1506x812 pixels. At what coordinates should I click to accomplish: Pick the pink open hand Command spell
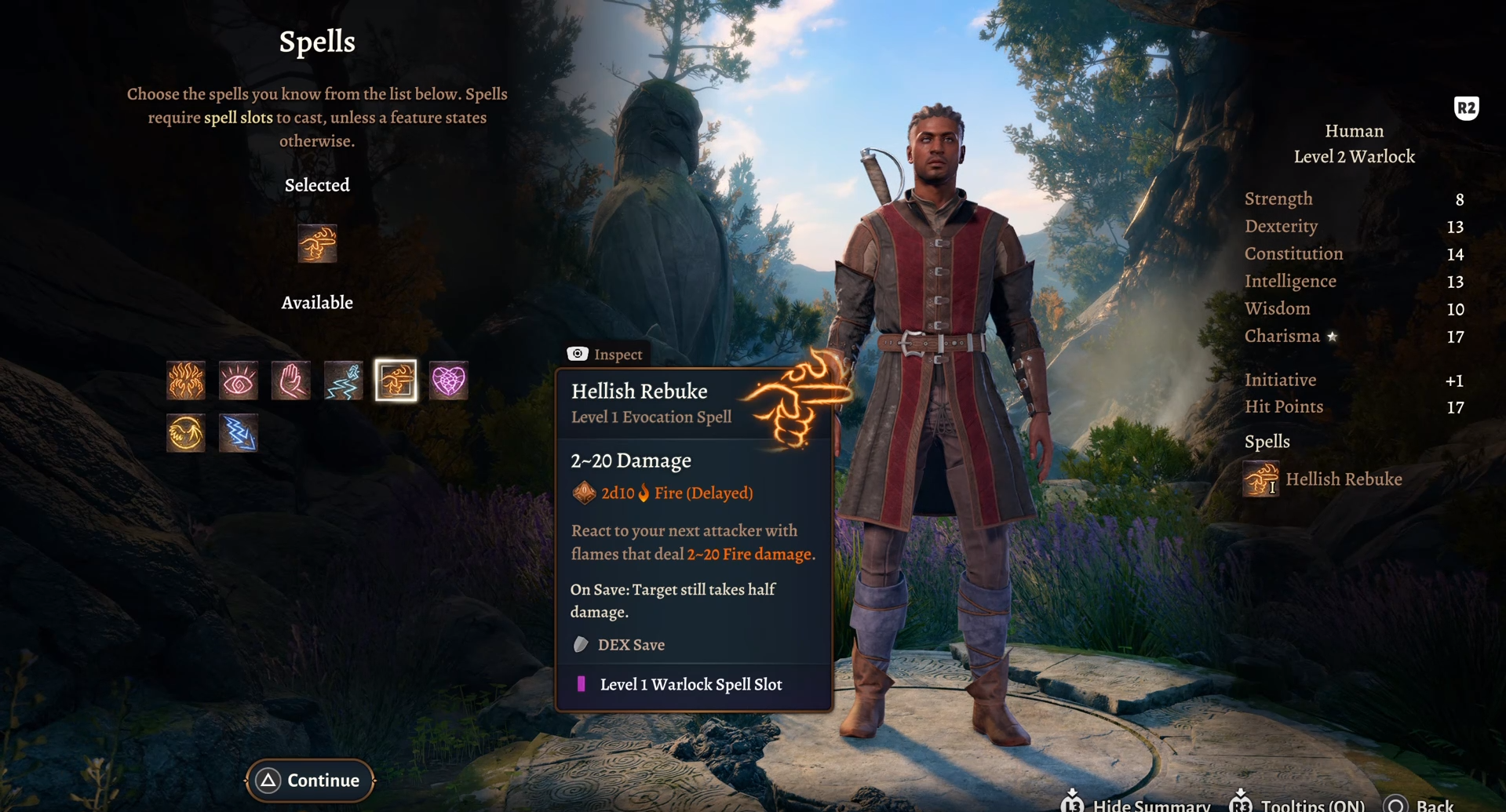[x=291, y=381]
